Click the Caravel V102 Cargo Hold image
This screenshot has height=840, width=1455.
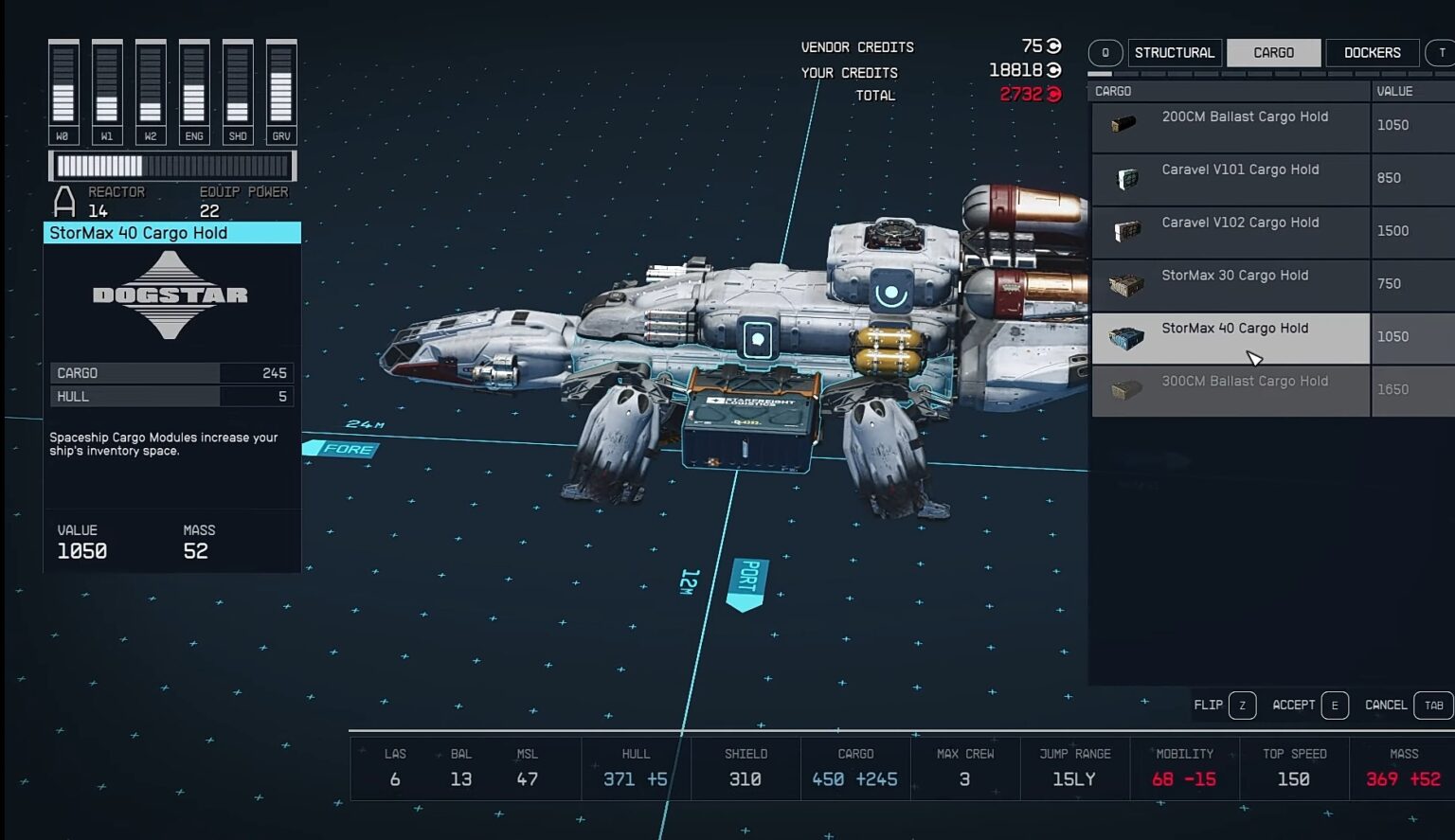1125,227
